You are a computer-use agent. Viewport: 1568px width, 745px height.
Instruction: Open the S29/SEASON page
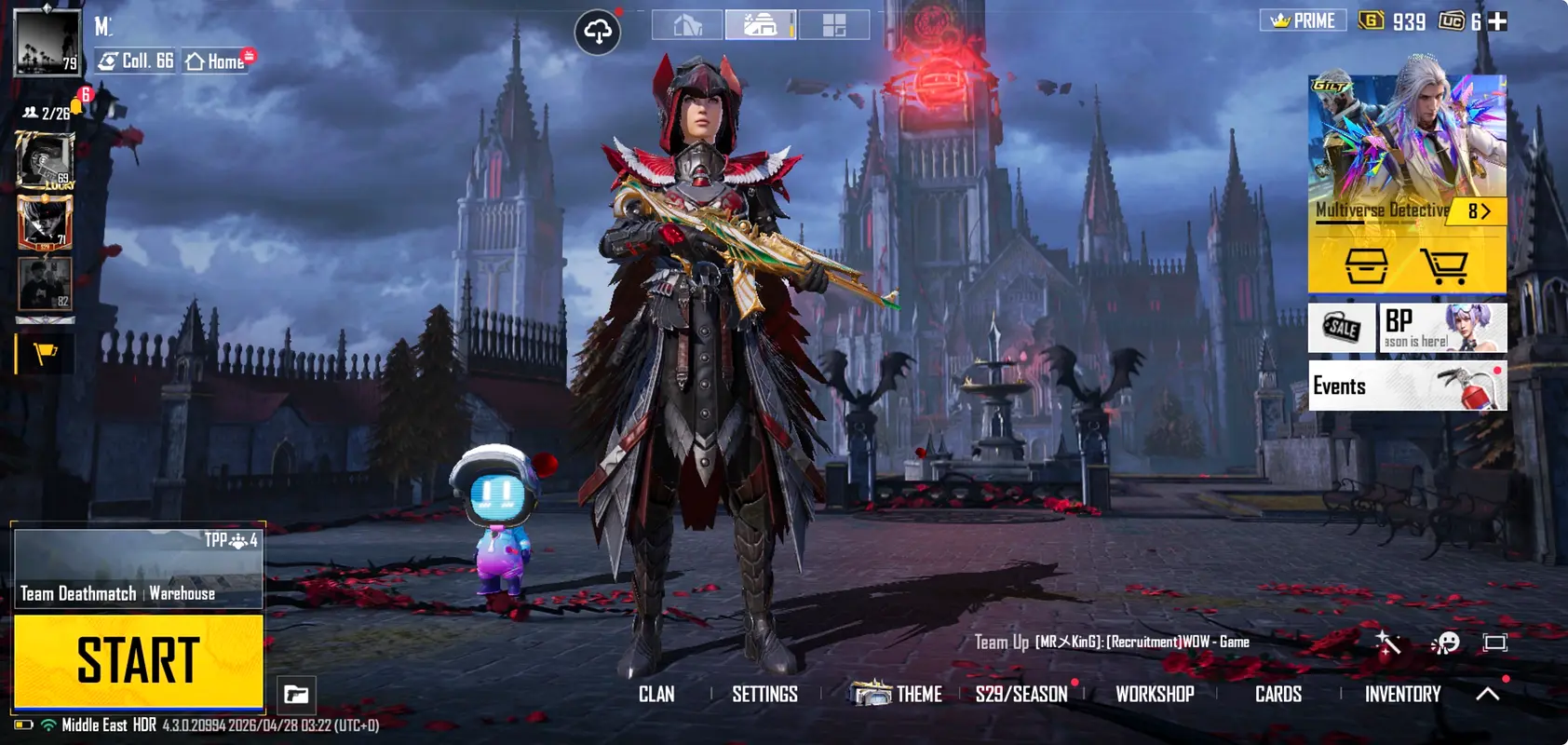(x=1021, y=695)
